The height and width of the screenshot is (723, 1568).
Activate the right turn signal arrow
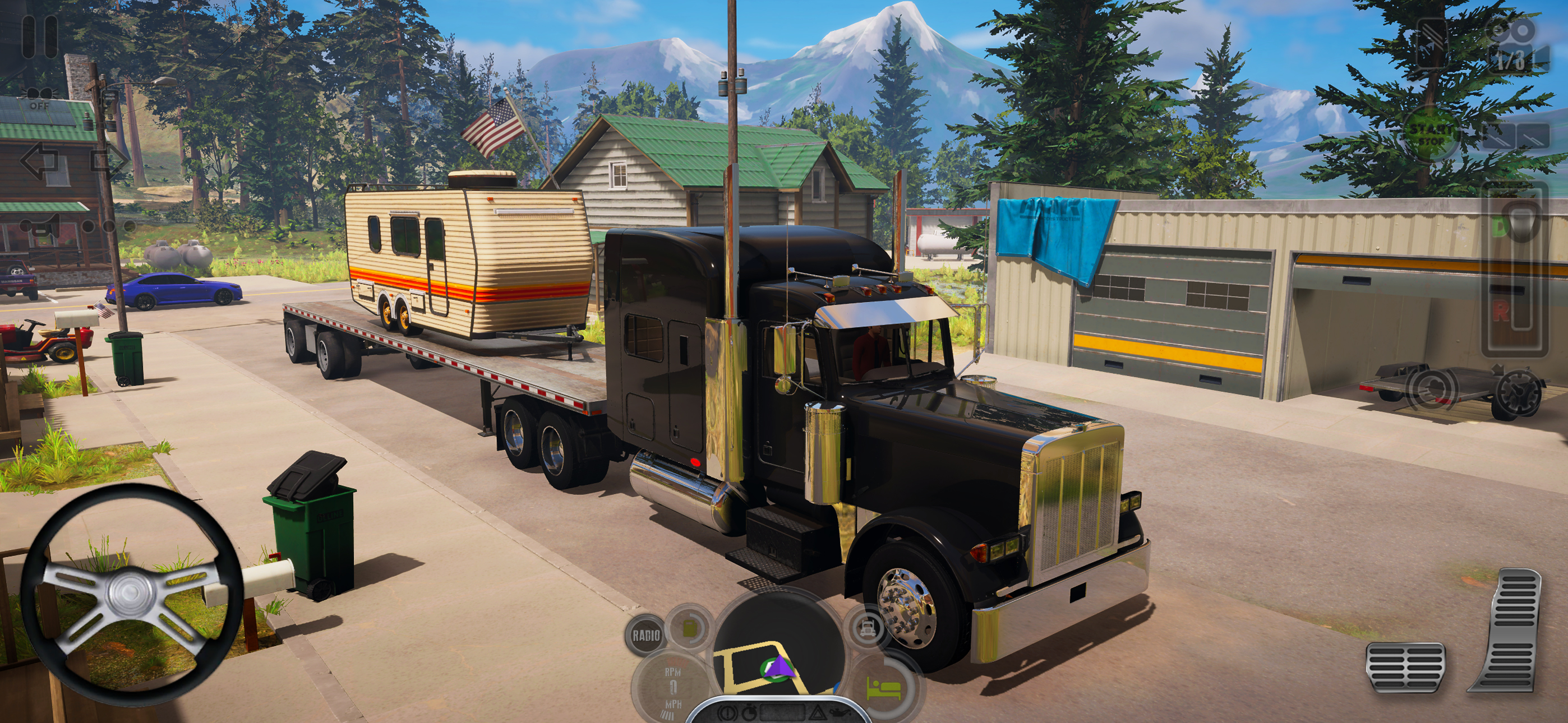coord(109,160)
